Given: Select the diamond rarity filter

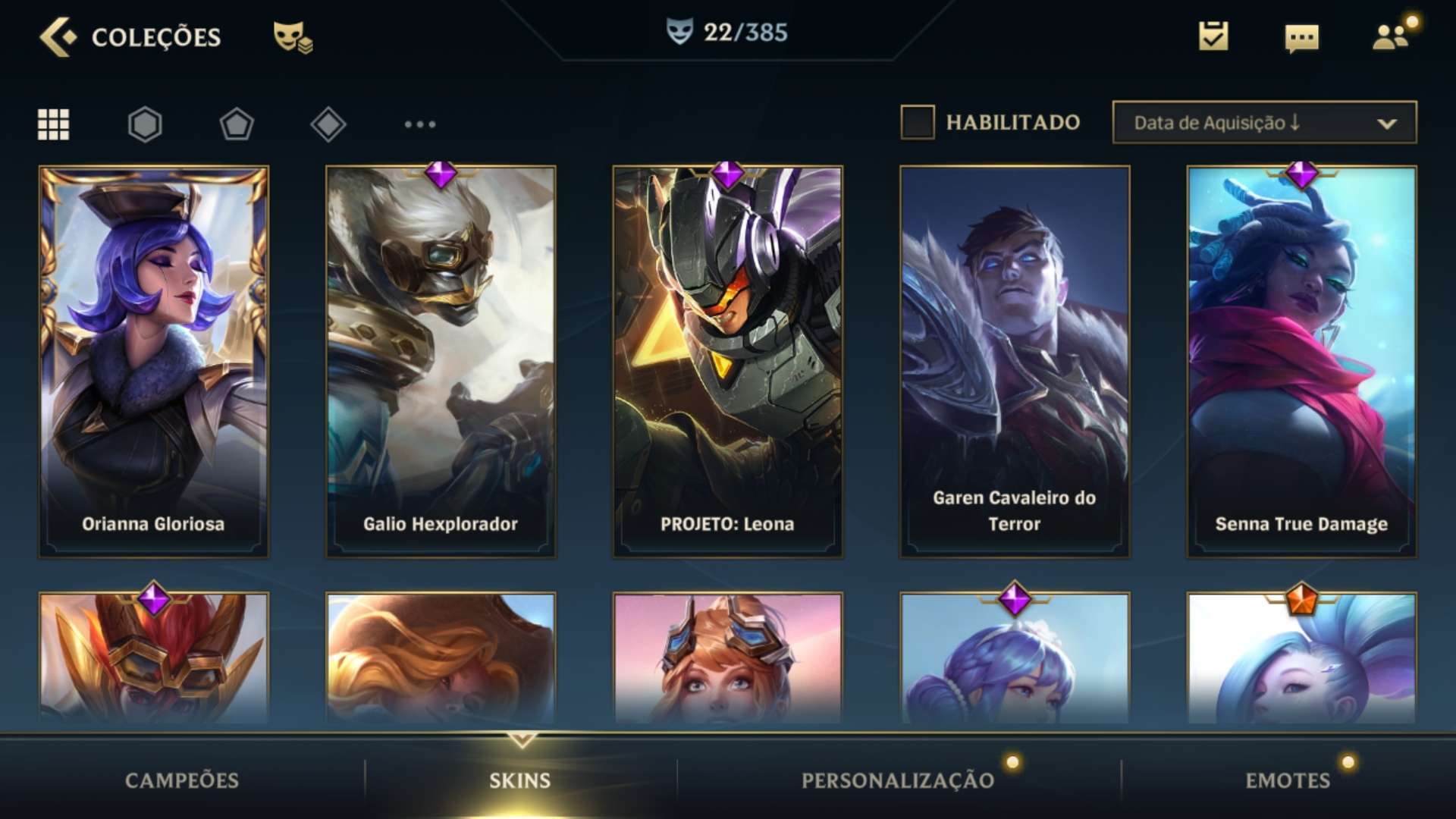Looking at the screenshot, I should pyautogui.click(x=328, y=124).
